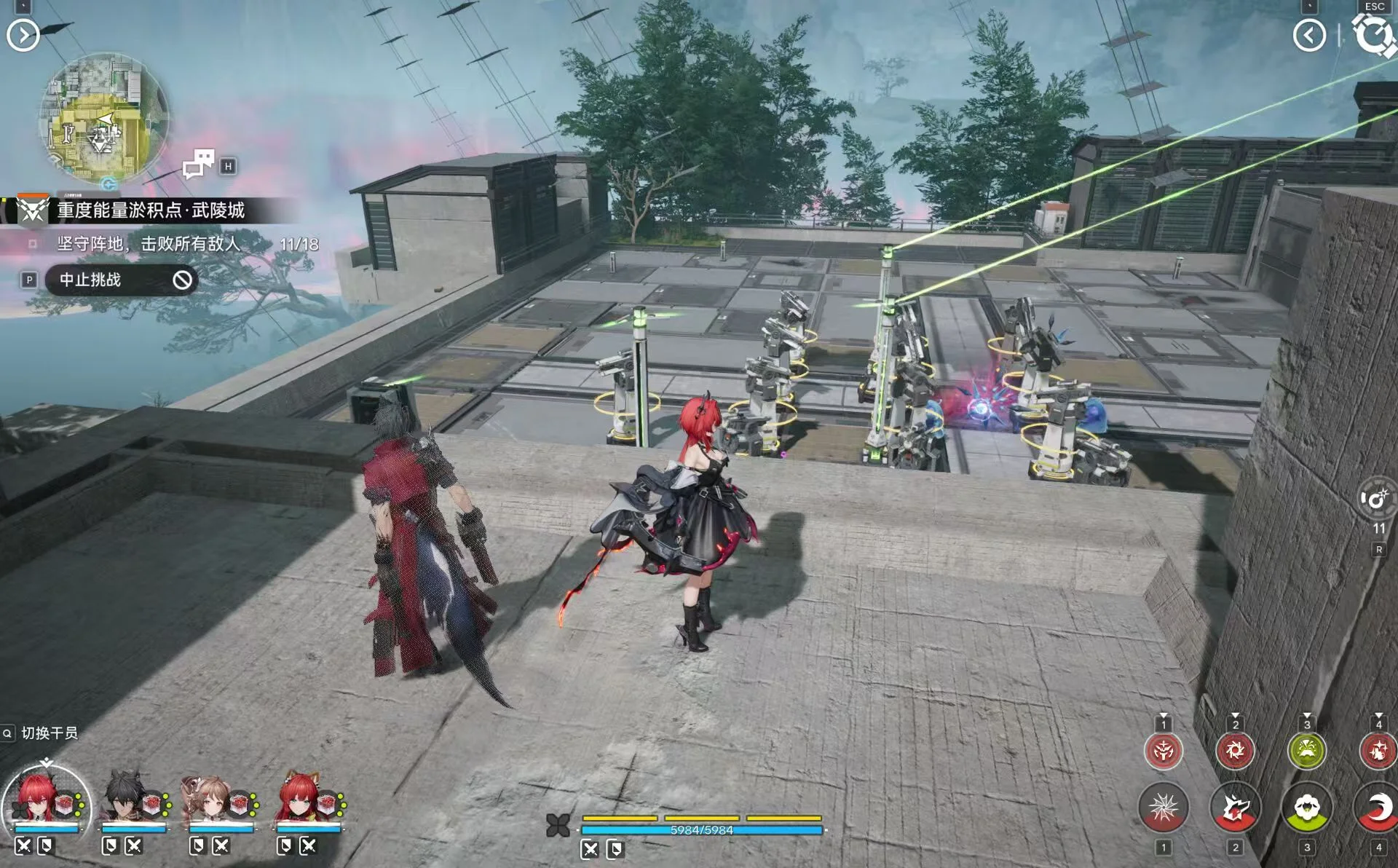Trigger the red winged-emblem ultimate icon

[1164, 750]
